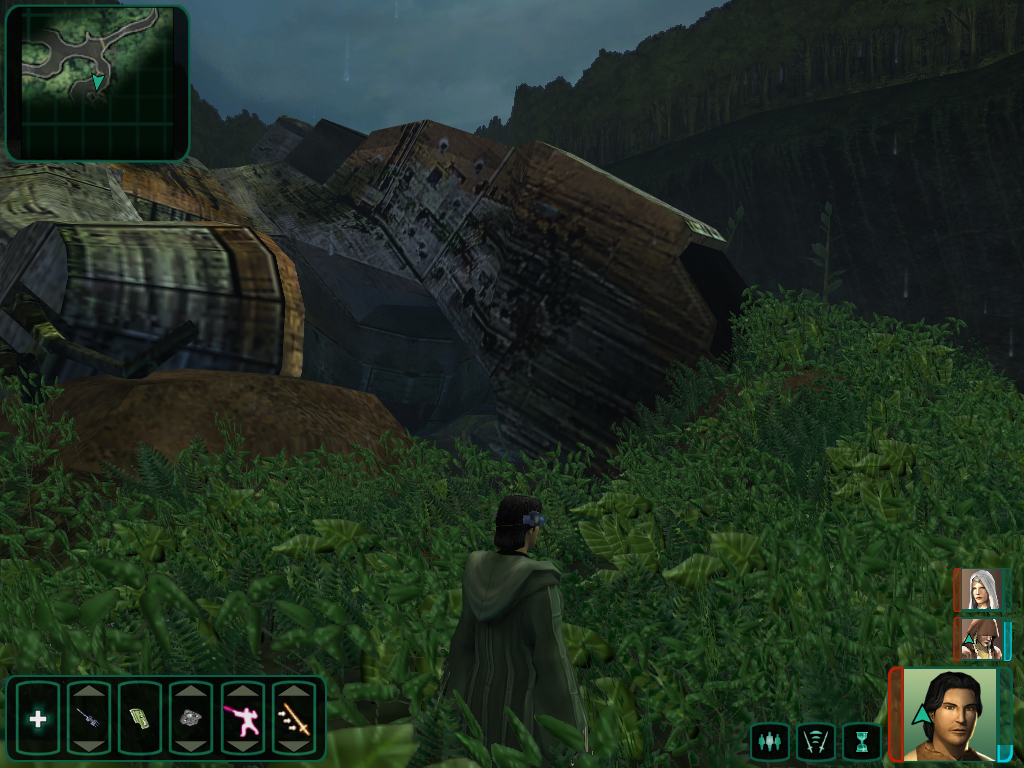Click the dark-haired main character portrait
This screenshot has width=1024, height=768.
click(x=949, y=714)
